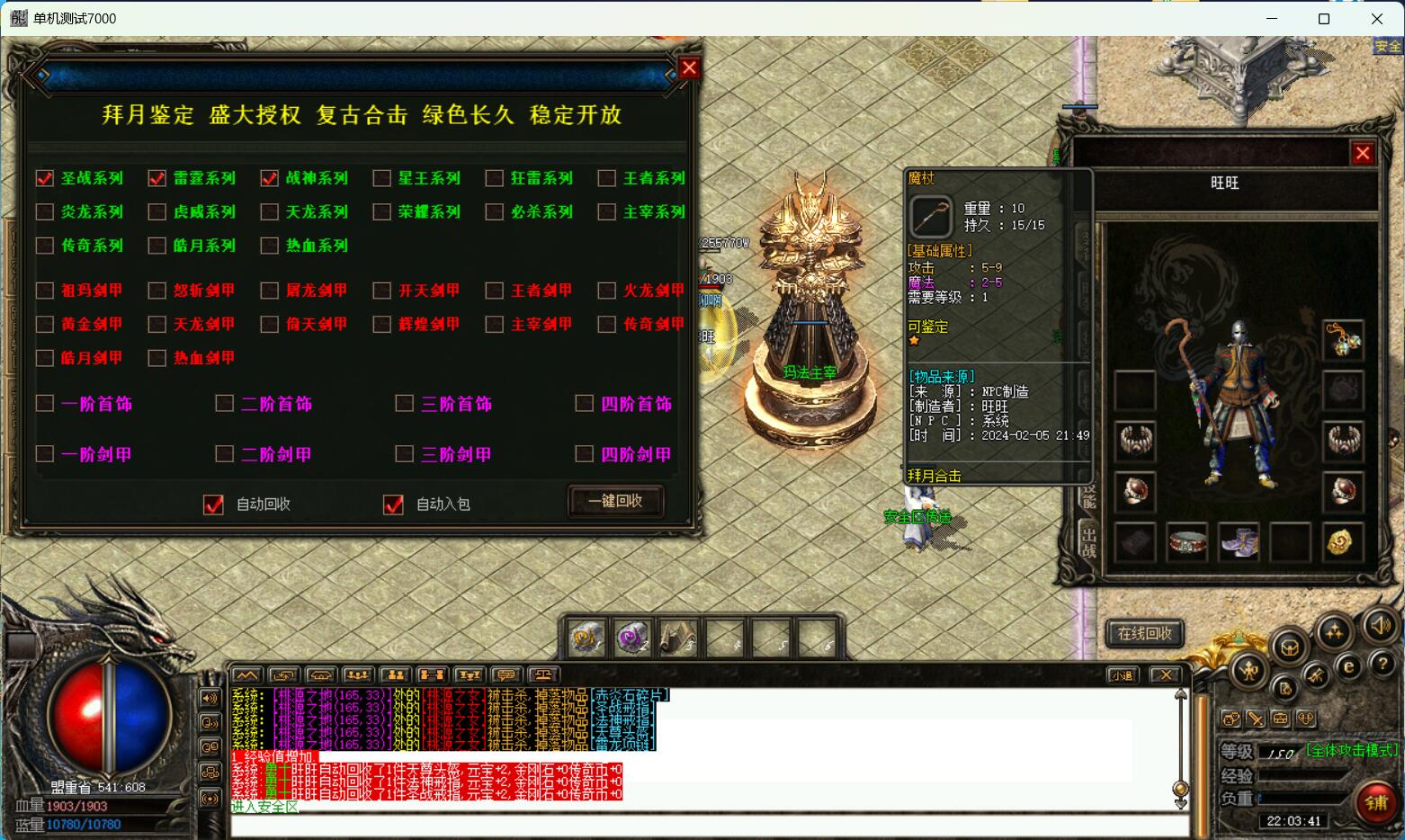Maximize the game window

[1324, 18]
